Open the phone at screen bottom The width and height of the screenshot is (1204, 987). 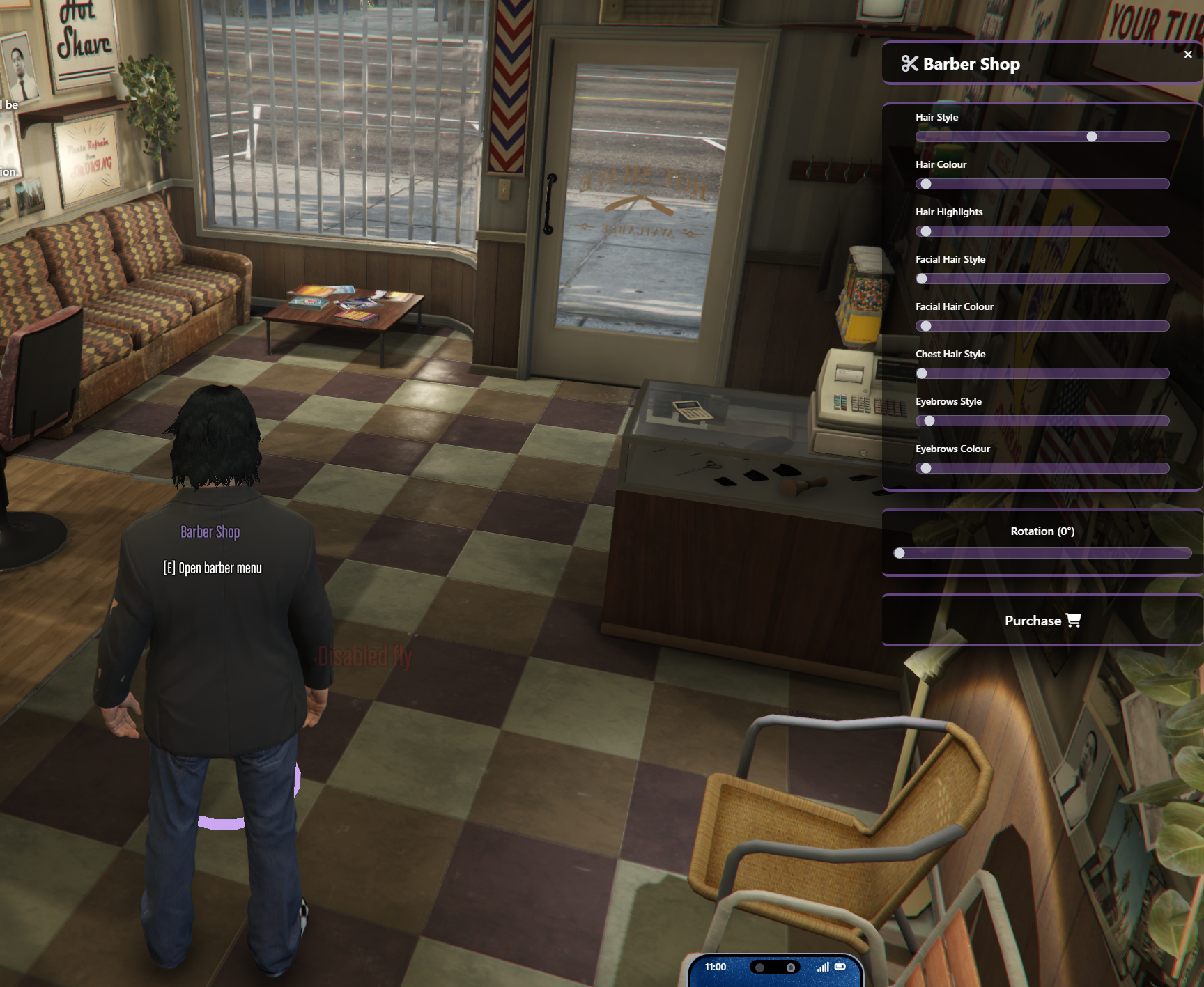(x=775, y=970)
